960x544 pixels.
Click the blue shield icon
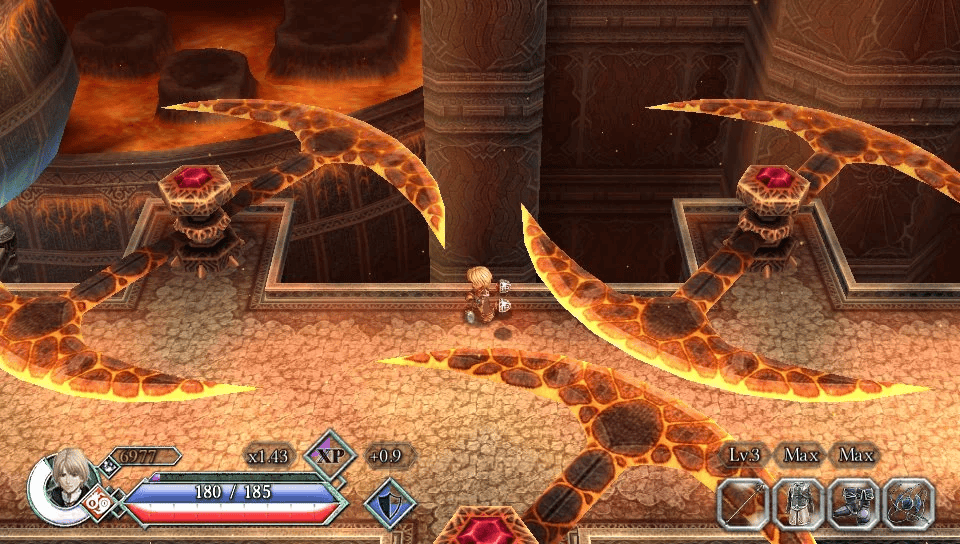[390, 502]
